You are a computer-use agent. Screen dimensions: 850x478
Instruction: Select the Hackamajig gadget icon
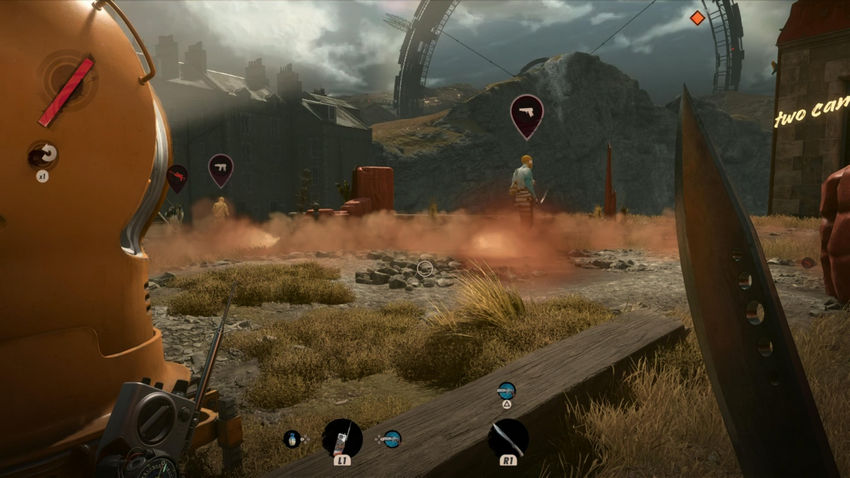click(x=342, y=438)
